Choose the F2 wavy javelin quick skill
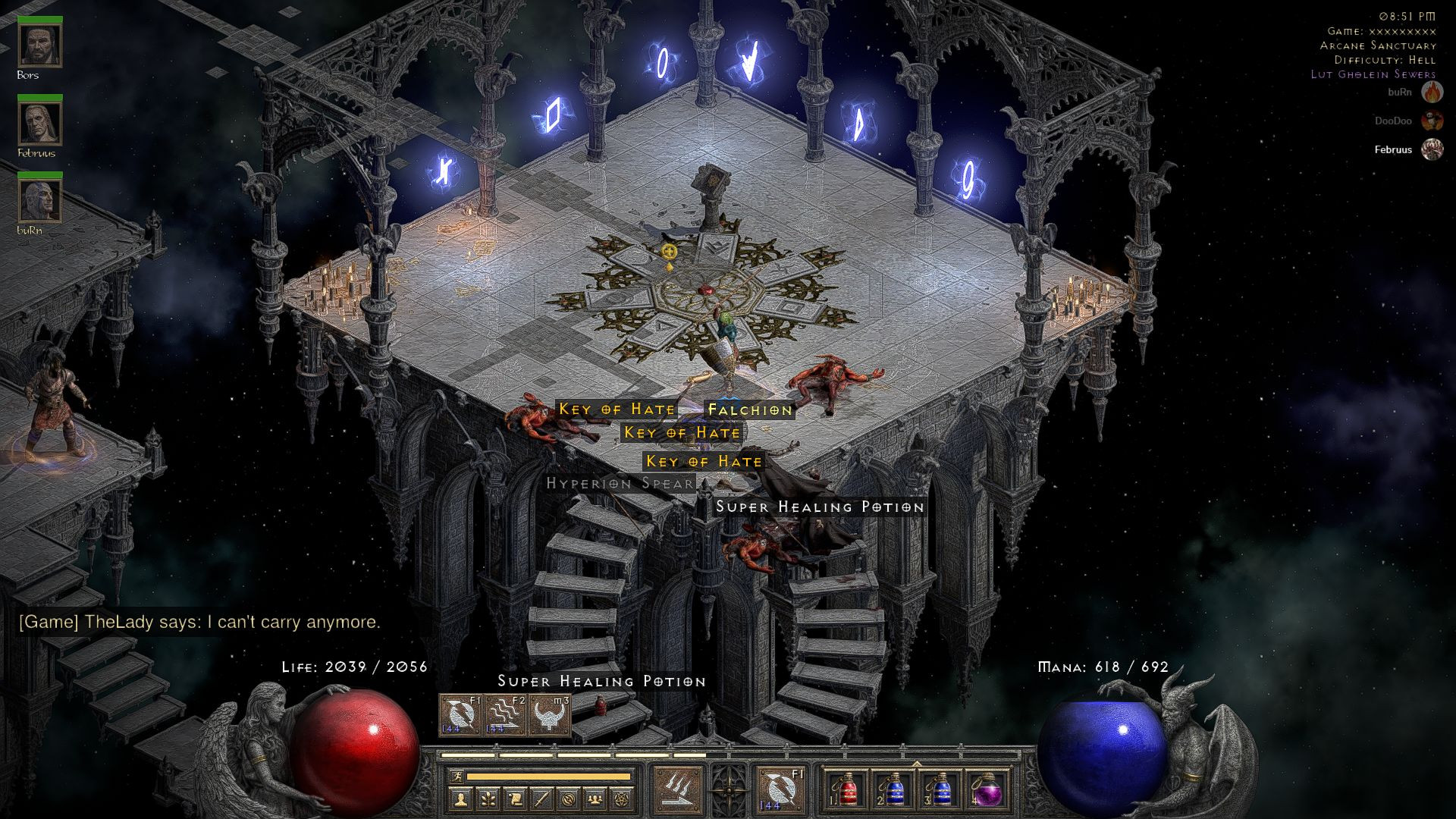Screen dimensions: 1456x819 click(x=505, y=714)
